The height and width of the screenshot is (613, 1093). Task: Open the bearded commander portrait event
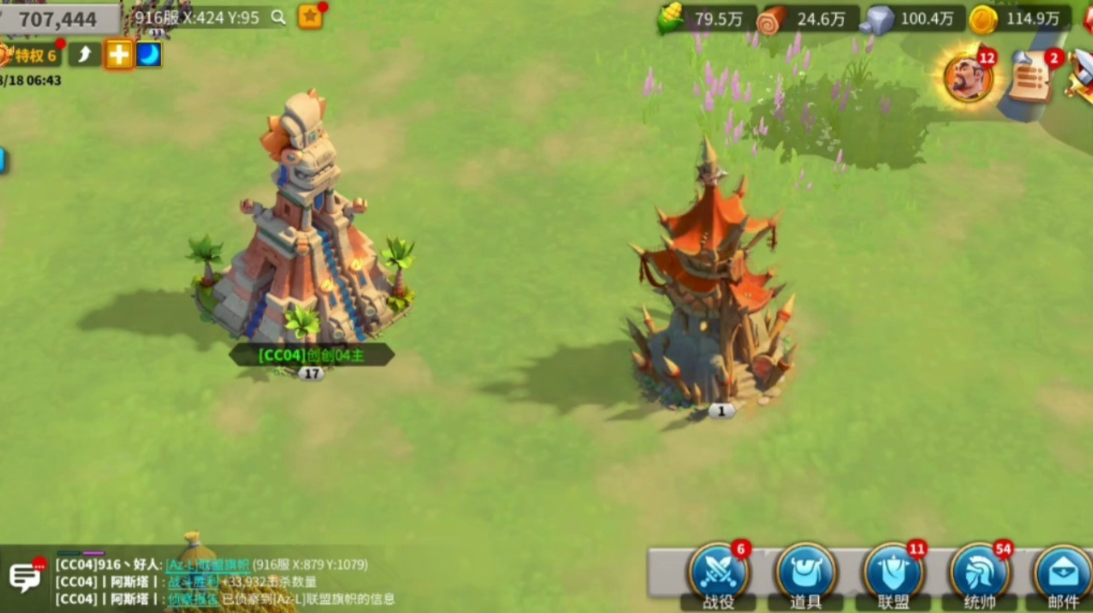(968, 78)
